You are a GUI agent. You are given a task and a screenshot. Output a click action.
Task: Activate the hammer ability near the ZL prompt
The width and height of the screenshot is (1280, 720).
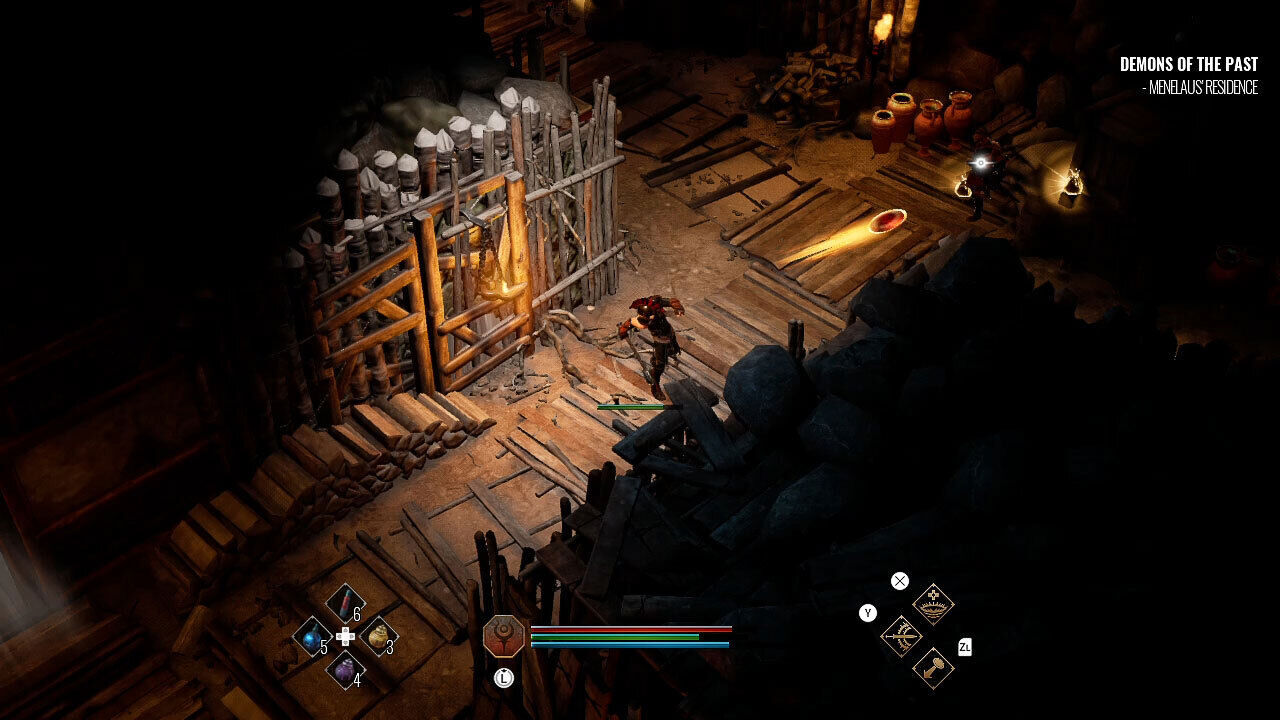pyautogui.click(x=933, y=667)
